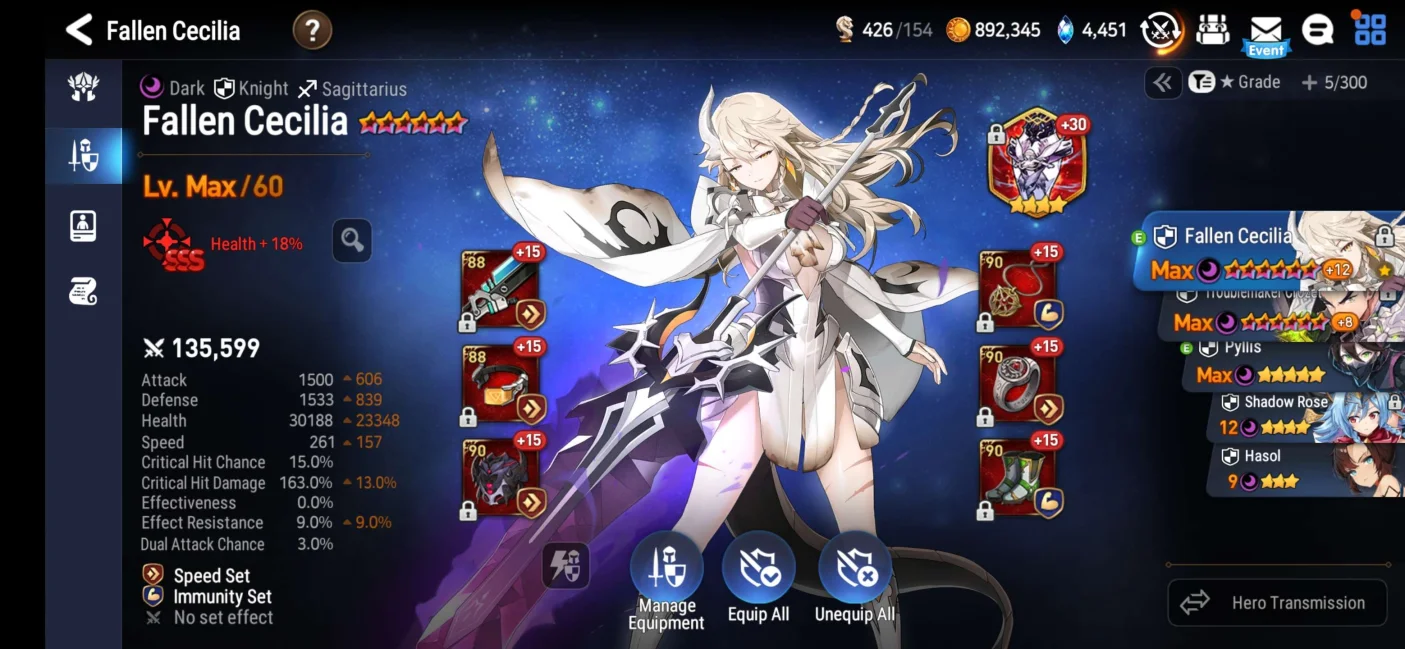Open the scroll tab in sidebar
This screenshot has width=1405, height=649.
(x=83, y=292)
